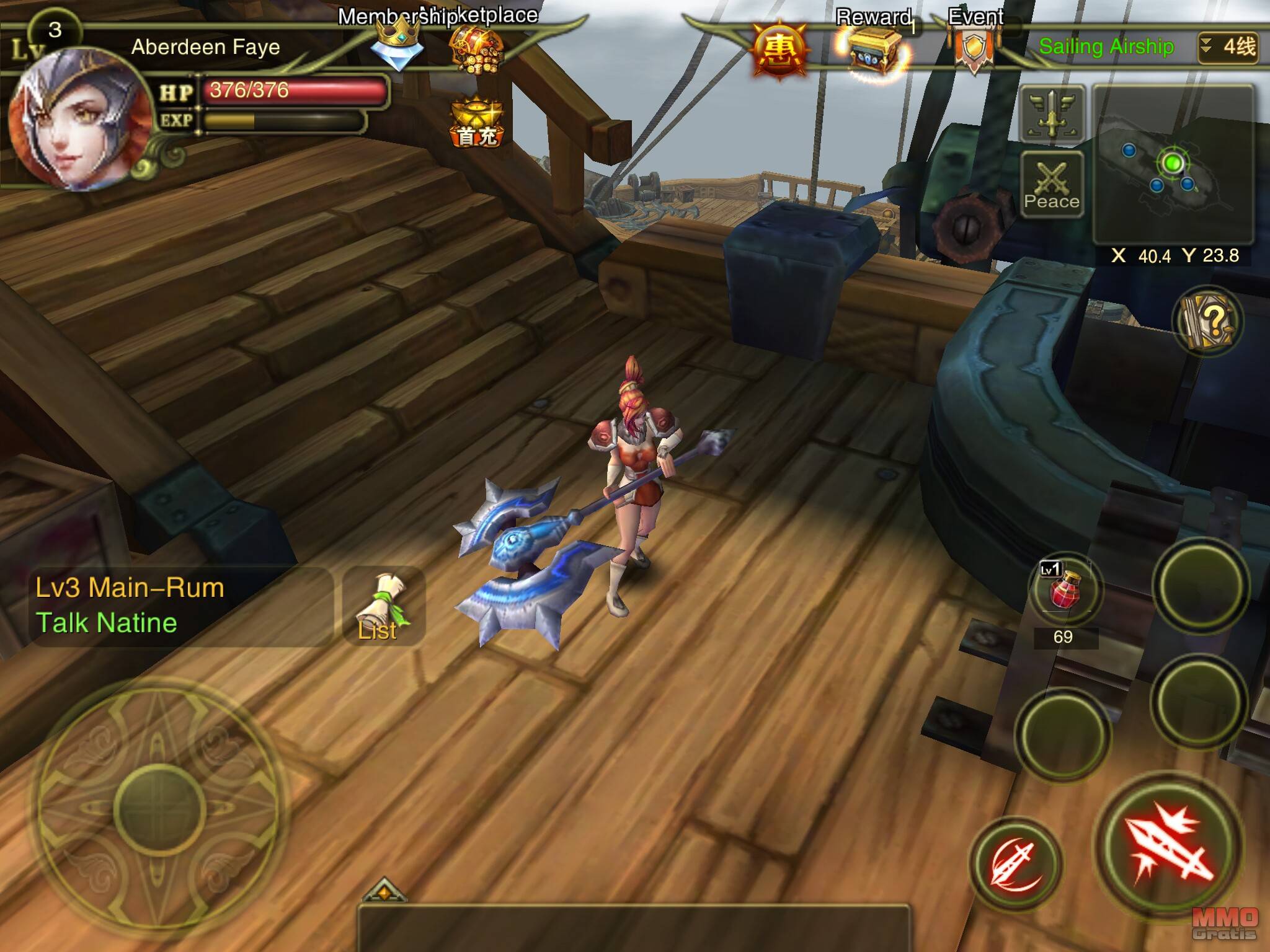Claim the Reward treasure chest

874,52
